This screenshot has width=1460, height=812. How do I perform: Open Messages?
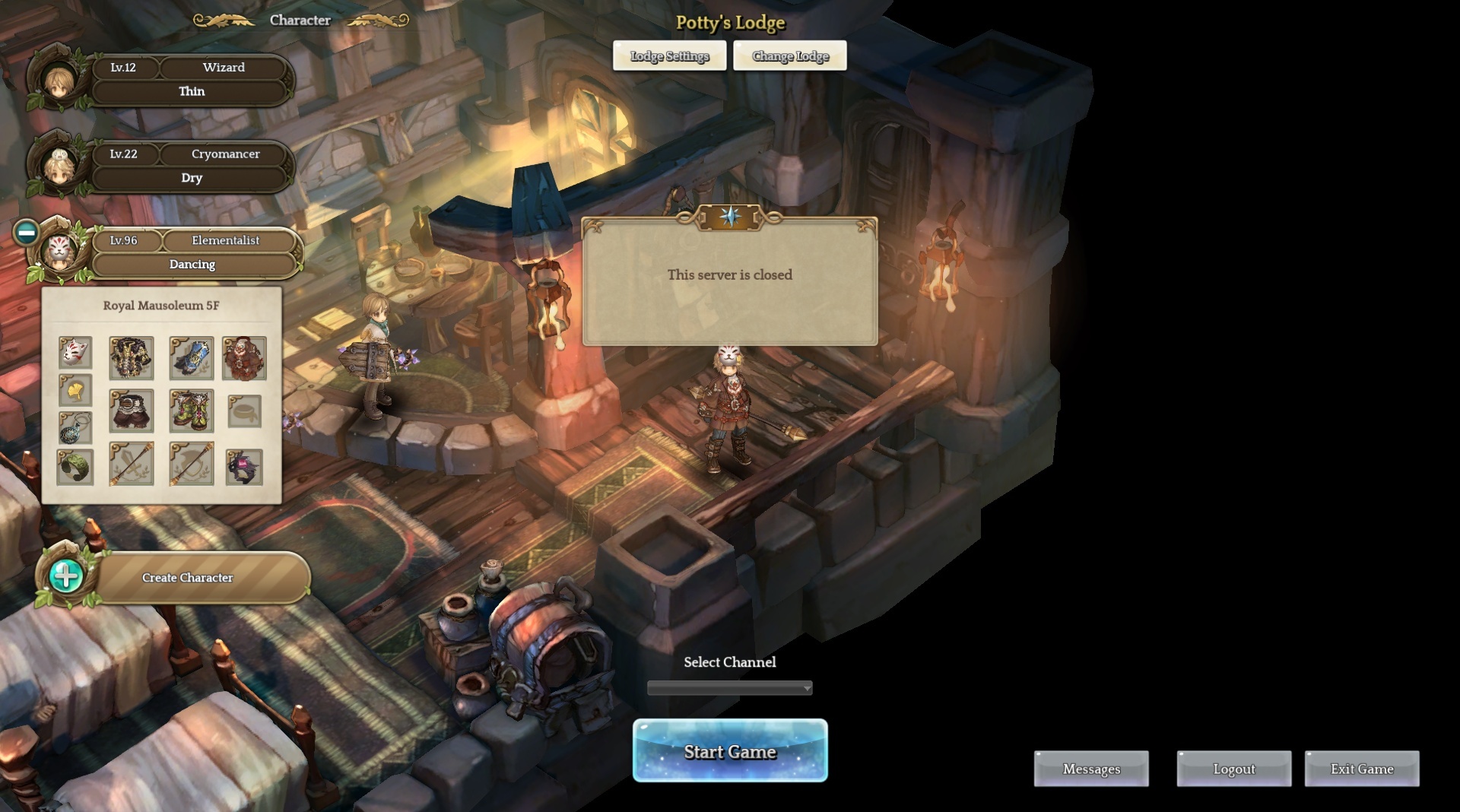1091,769
